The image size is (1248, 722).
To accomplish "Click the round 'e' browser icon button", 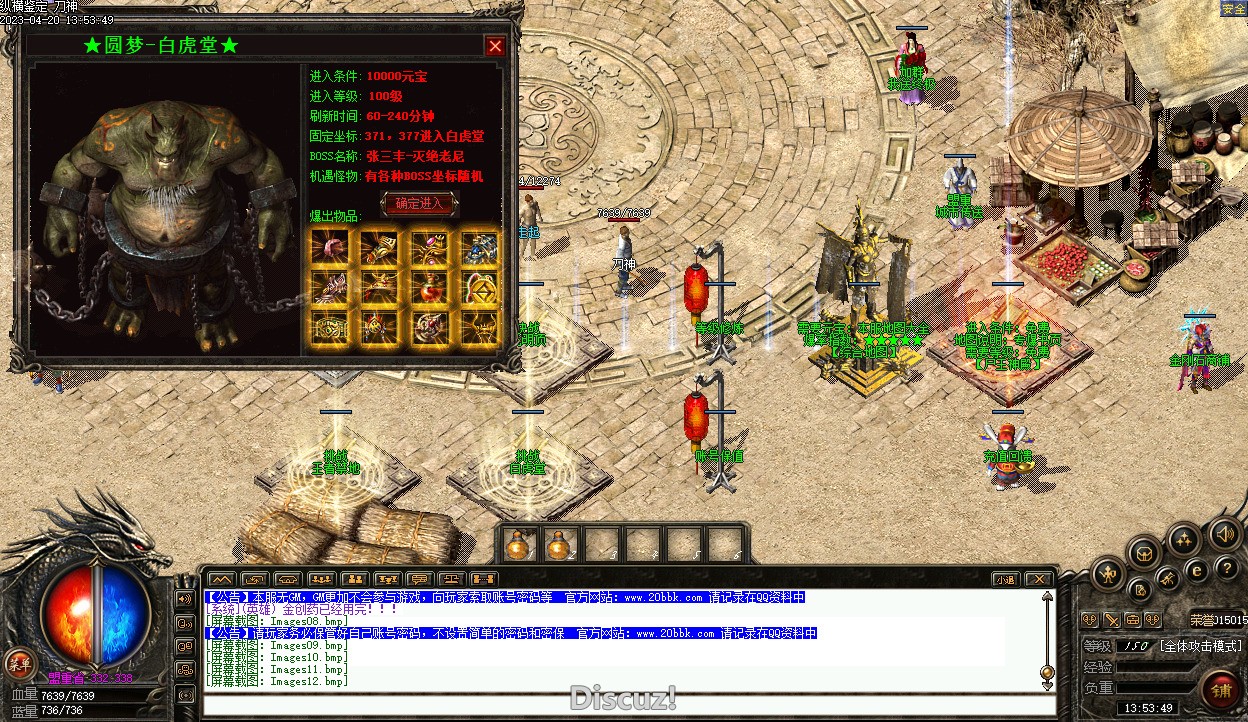I will point(1196,571).
